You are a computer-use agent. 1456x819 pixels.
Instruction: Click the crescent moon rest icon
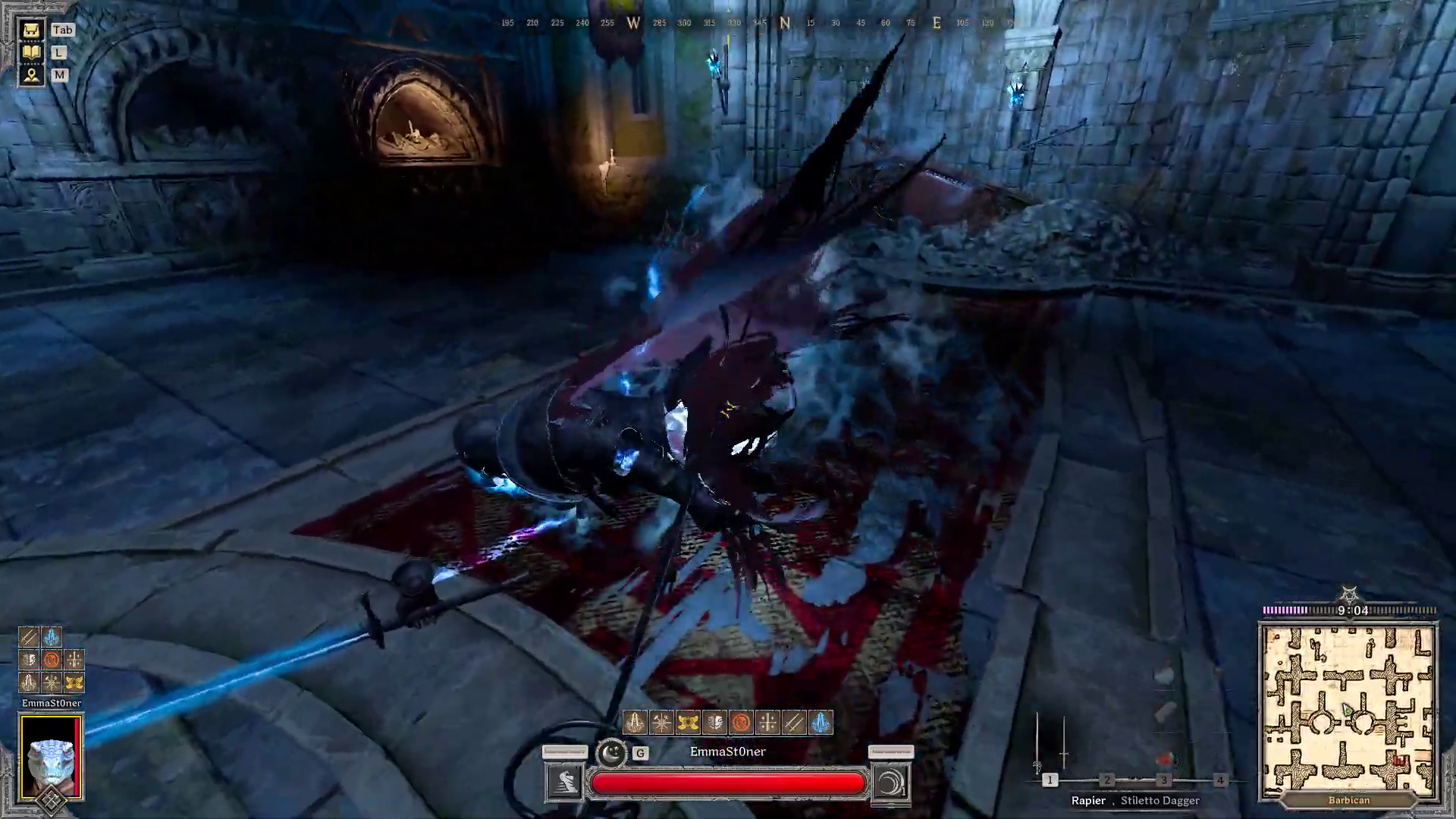[x=610, y=753]
